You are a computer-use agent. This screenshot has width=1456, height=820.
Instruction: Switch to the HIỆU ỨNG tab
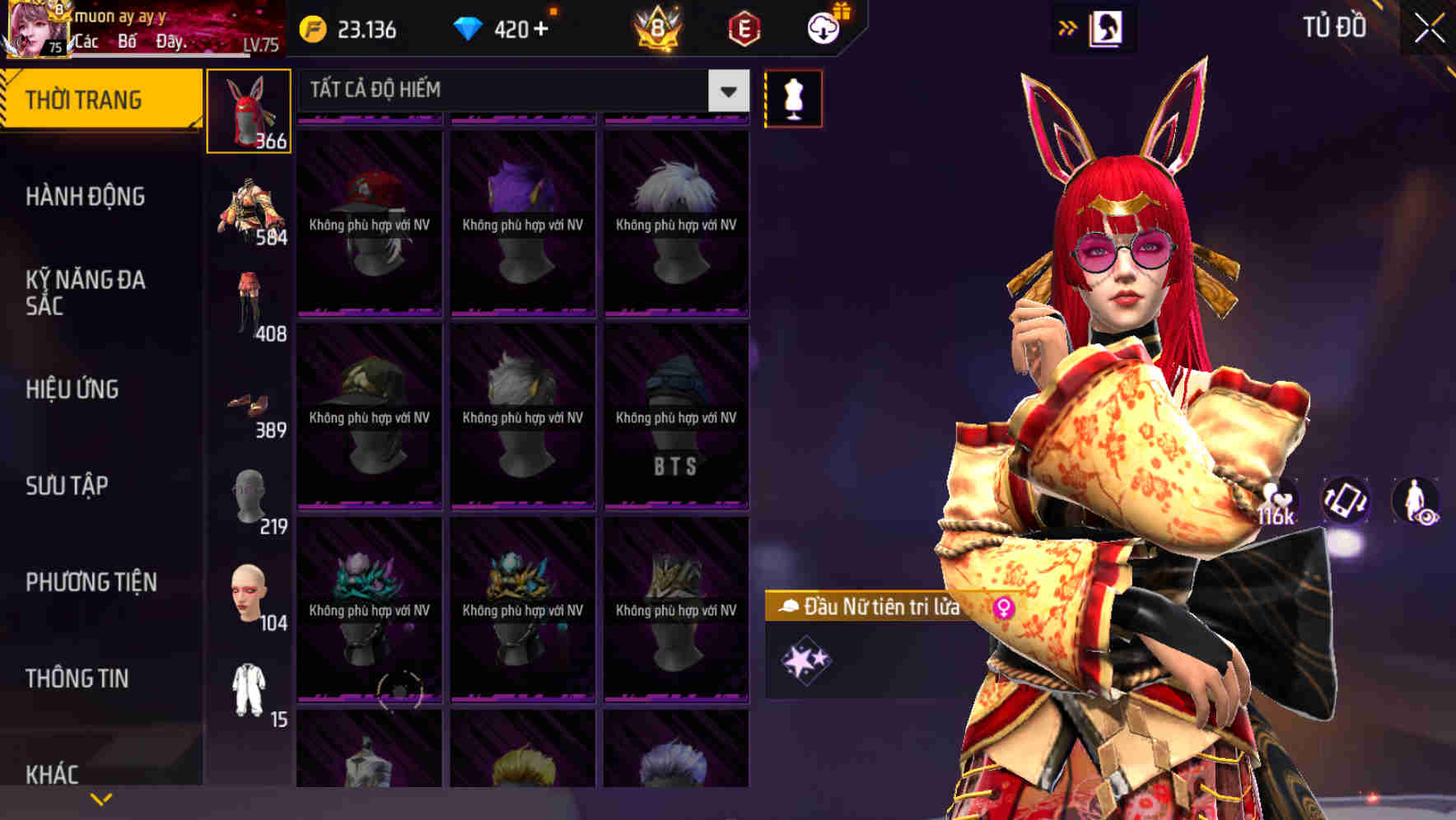tap(72, 389)
